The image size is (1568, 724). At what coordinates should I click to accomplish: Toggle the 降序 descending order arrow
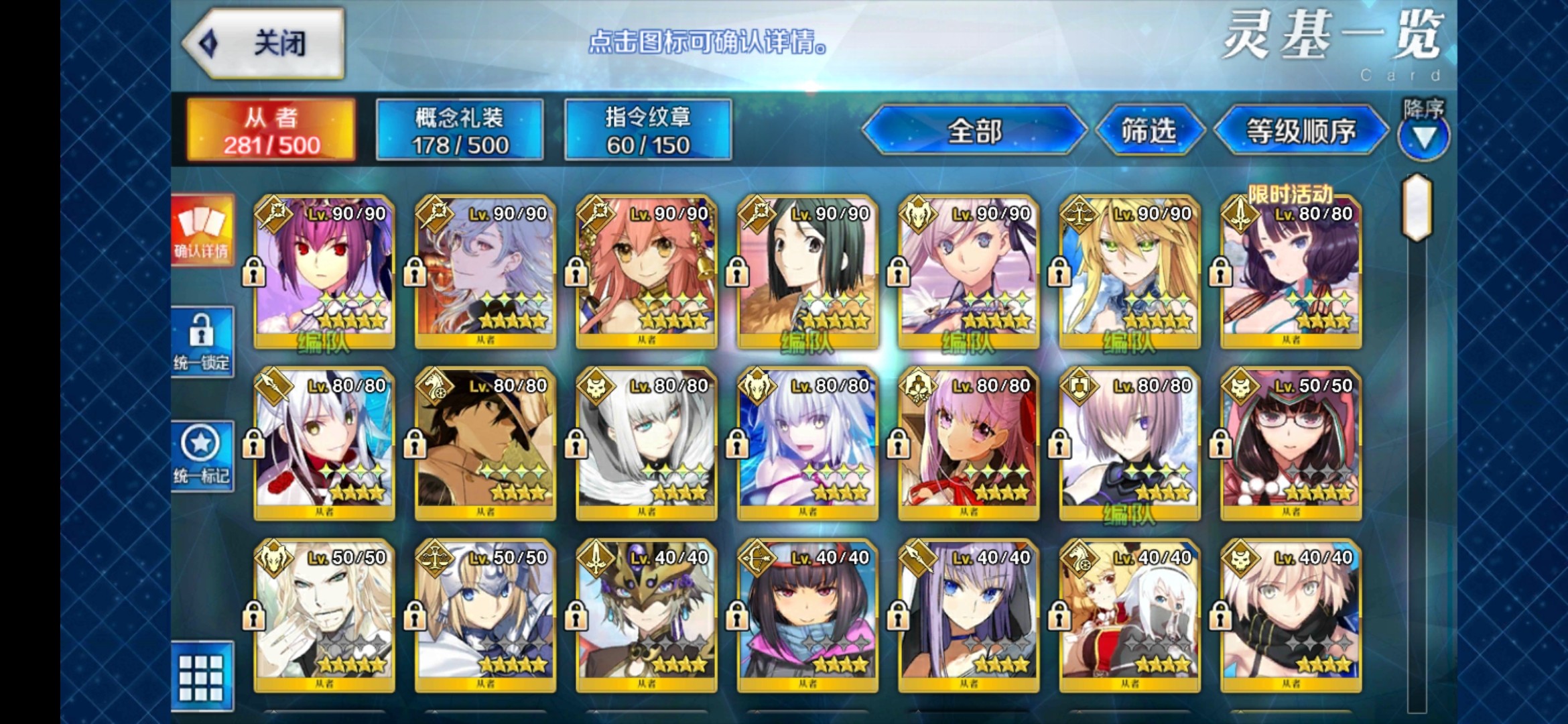1423,137
